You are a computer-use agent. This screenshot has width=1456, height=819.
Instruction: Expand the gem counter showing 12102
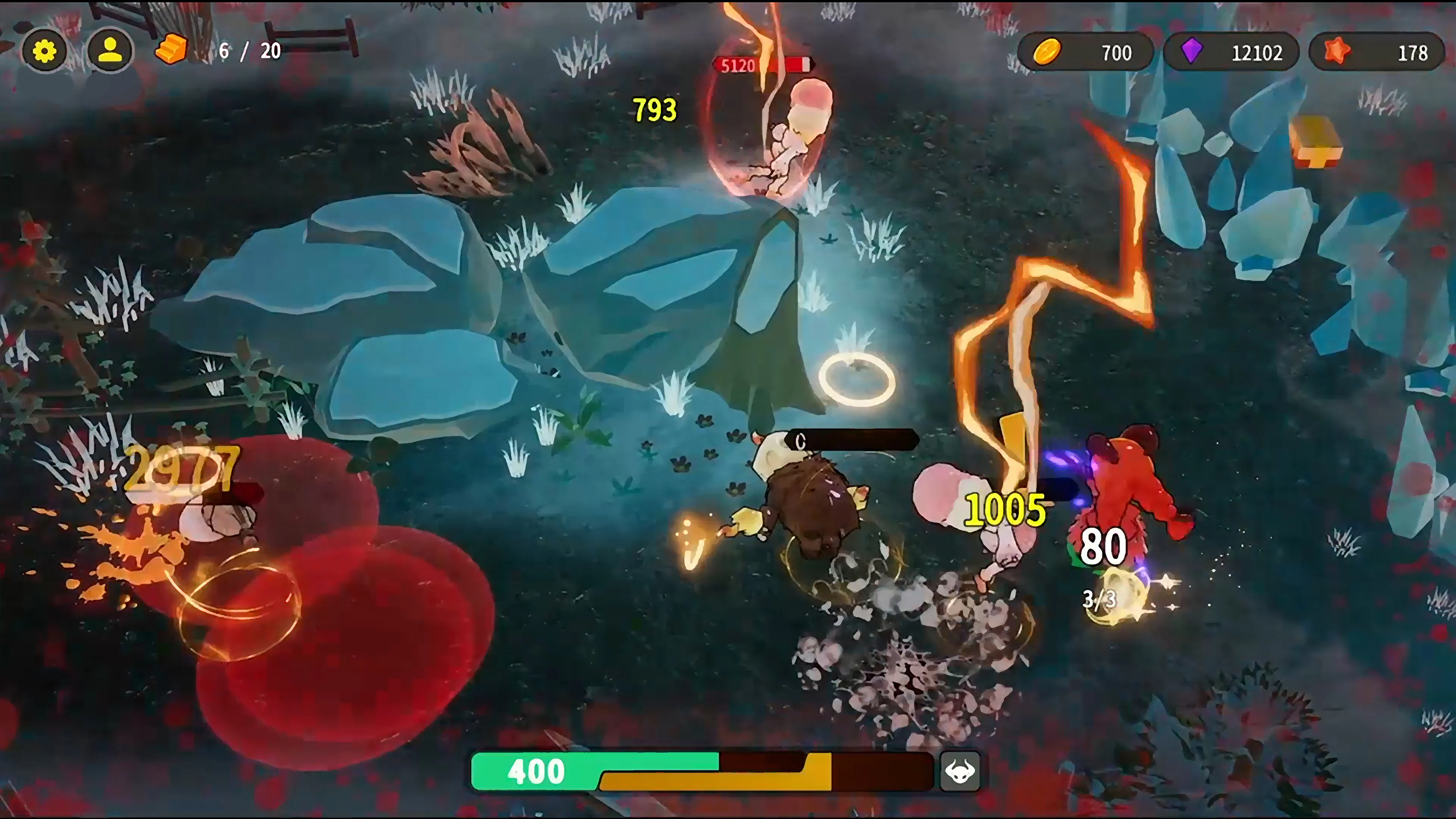point(1260,53)
